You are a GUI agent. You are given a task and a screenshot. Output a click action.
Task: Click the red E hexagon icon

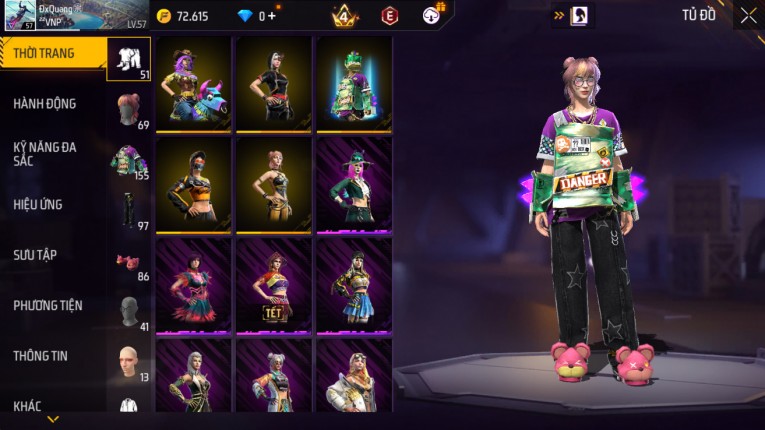click(390, 16)
